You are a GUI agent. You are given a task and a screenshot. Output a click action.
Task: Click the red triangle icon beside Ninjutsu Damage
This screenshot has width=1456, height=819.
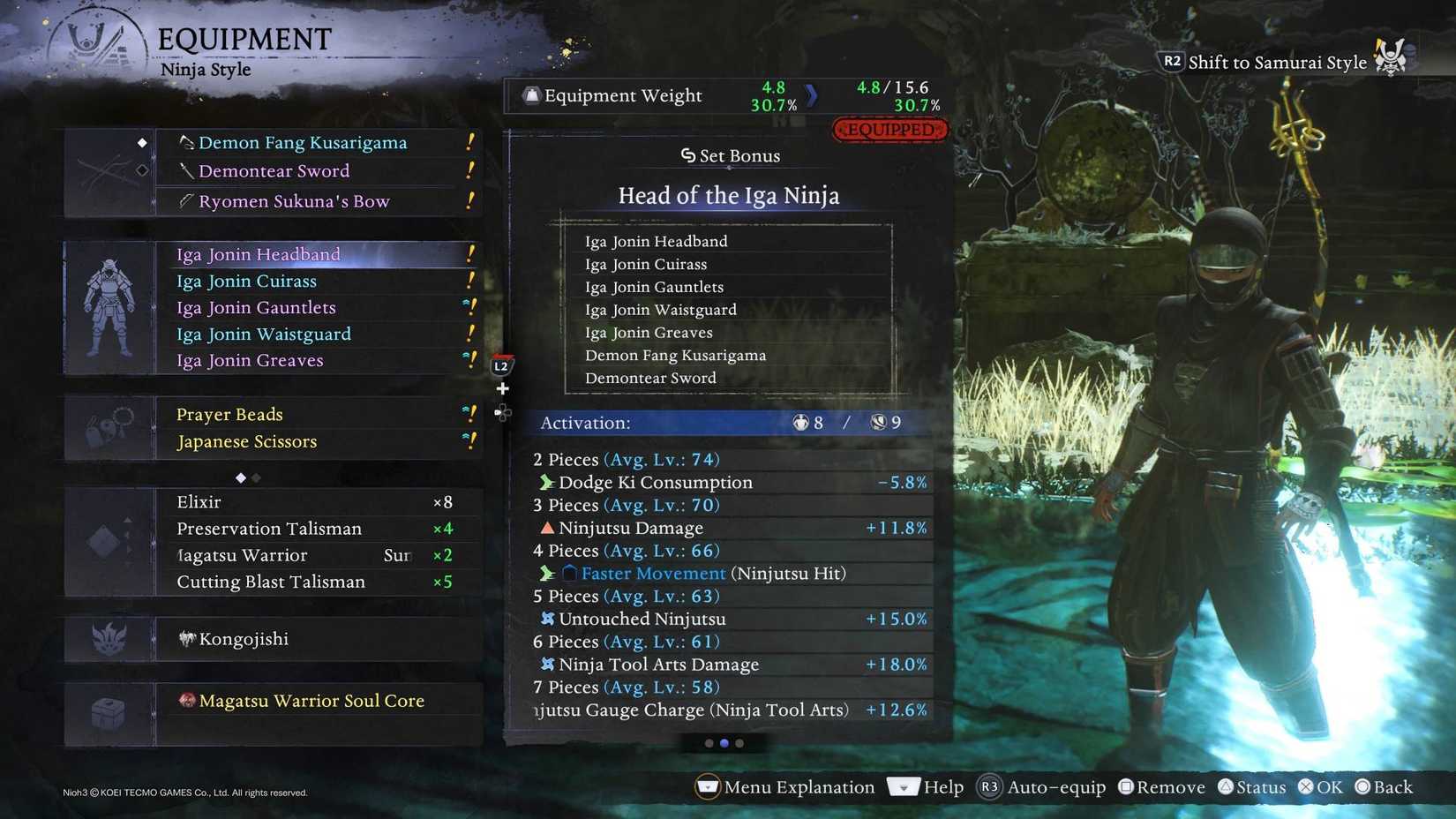[548, 528]
